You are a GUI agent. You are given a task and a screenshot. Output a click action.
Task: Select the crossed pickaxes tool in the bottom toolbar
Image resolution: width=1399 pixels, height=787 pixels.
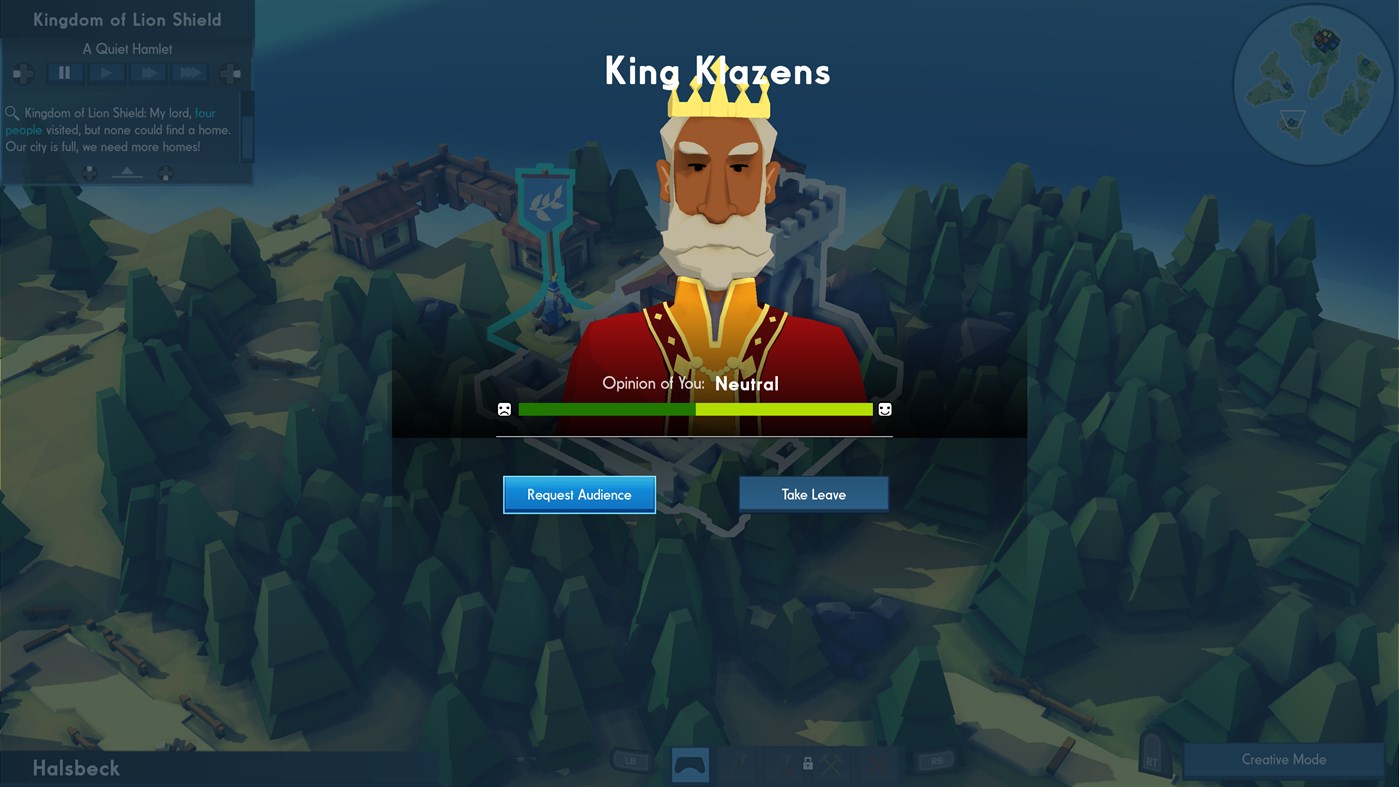tap(832, 764)
